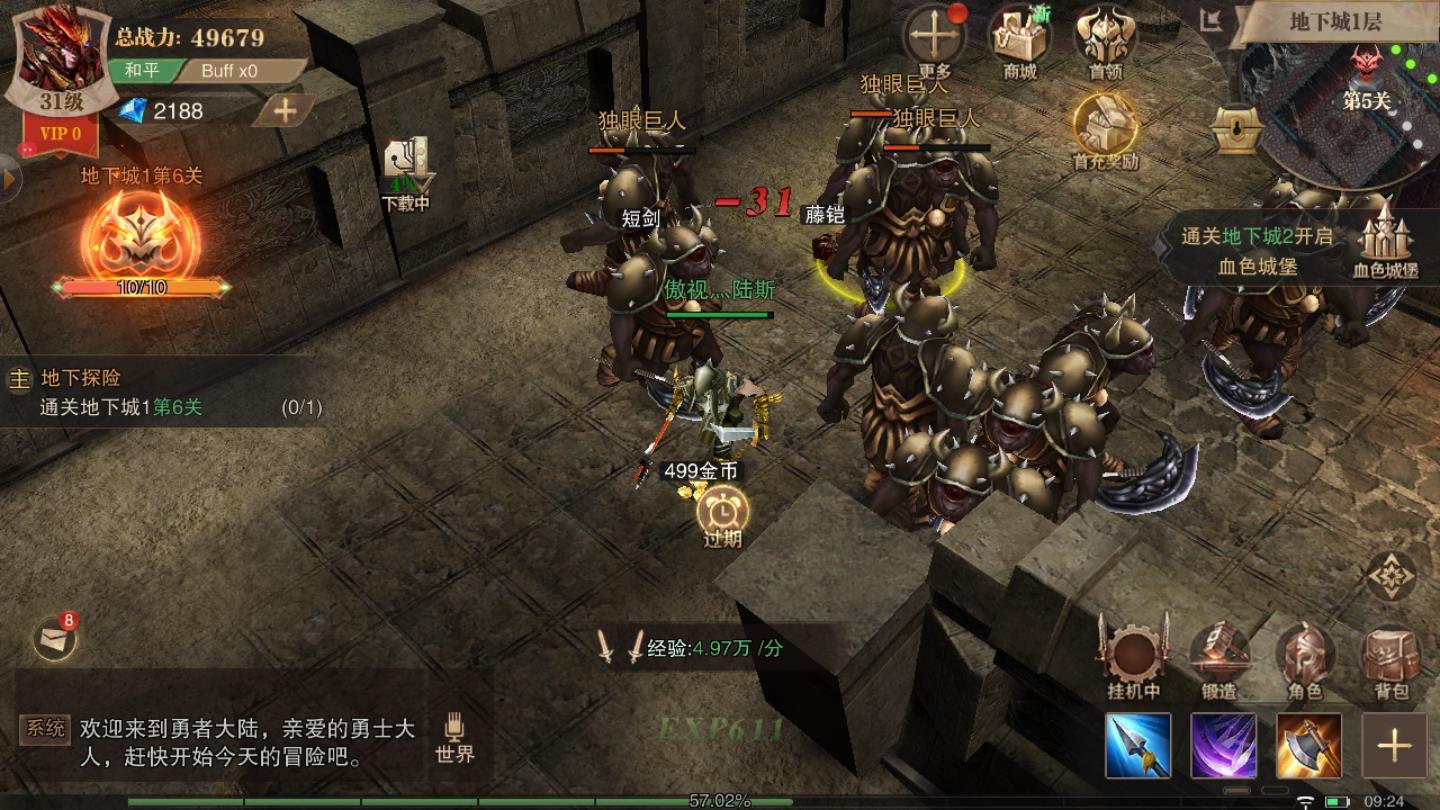This screenshot has height=810, width=1440.
Task: Open the 锻造 forge menu
Action: coord(1219,658)
